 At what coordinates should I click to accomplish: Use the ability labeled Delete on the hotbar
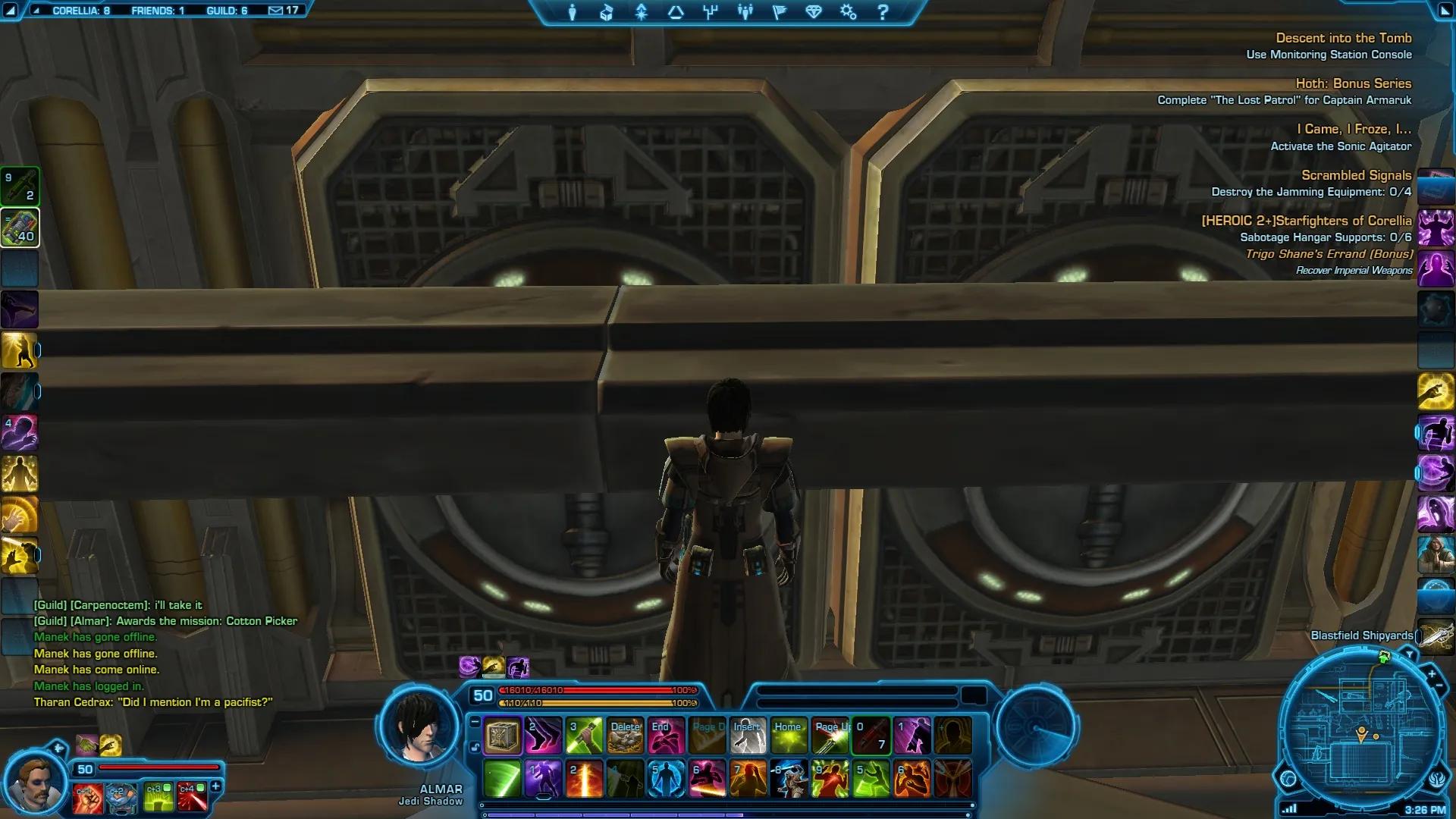625,736
